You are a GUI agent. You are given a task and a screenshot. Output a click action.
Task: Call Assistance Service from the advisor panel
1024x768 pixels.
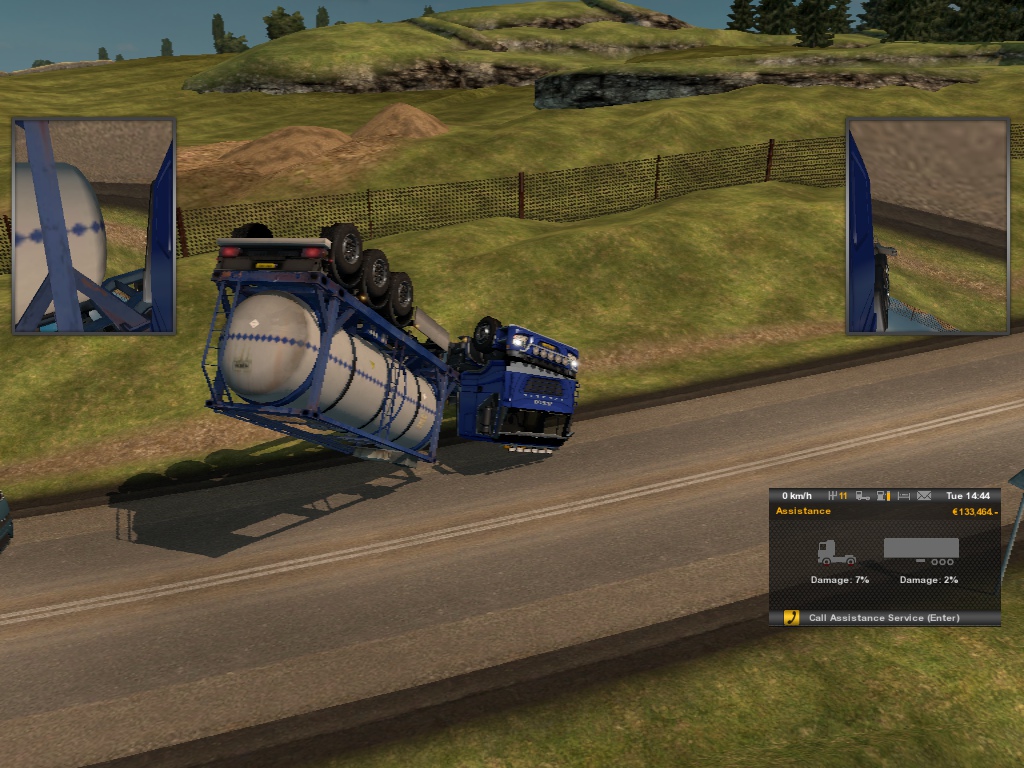(x=884, y=618)
